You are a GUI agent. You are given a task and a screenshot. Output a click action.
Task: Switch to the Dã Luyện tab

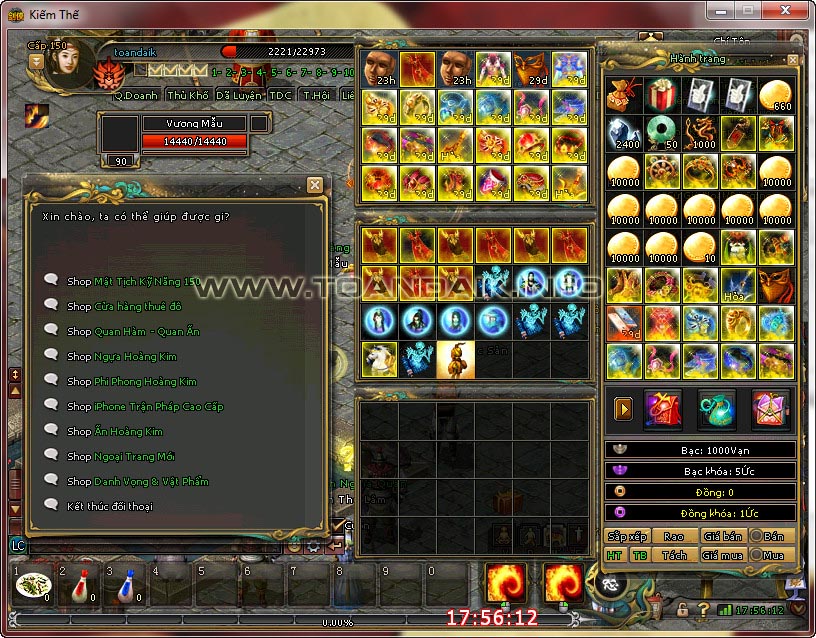238,96
